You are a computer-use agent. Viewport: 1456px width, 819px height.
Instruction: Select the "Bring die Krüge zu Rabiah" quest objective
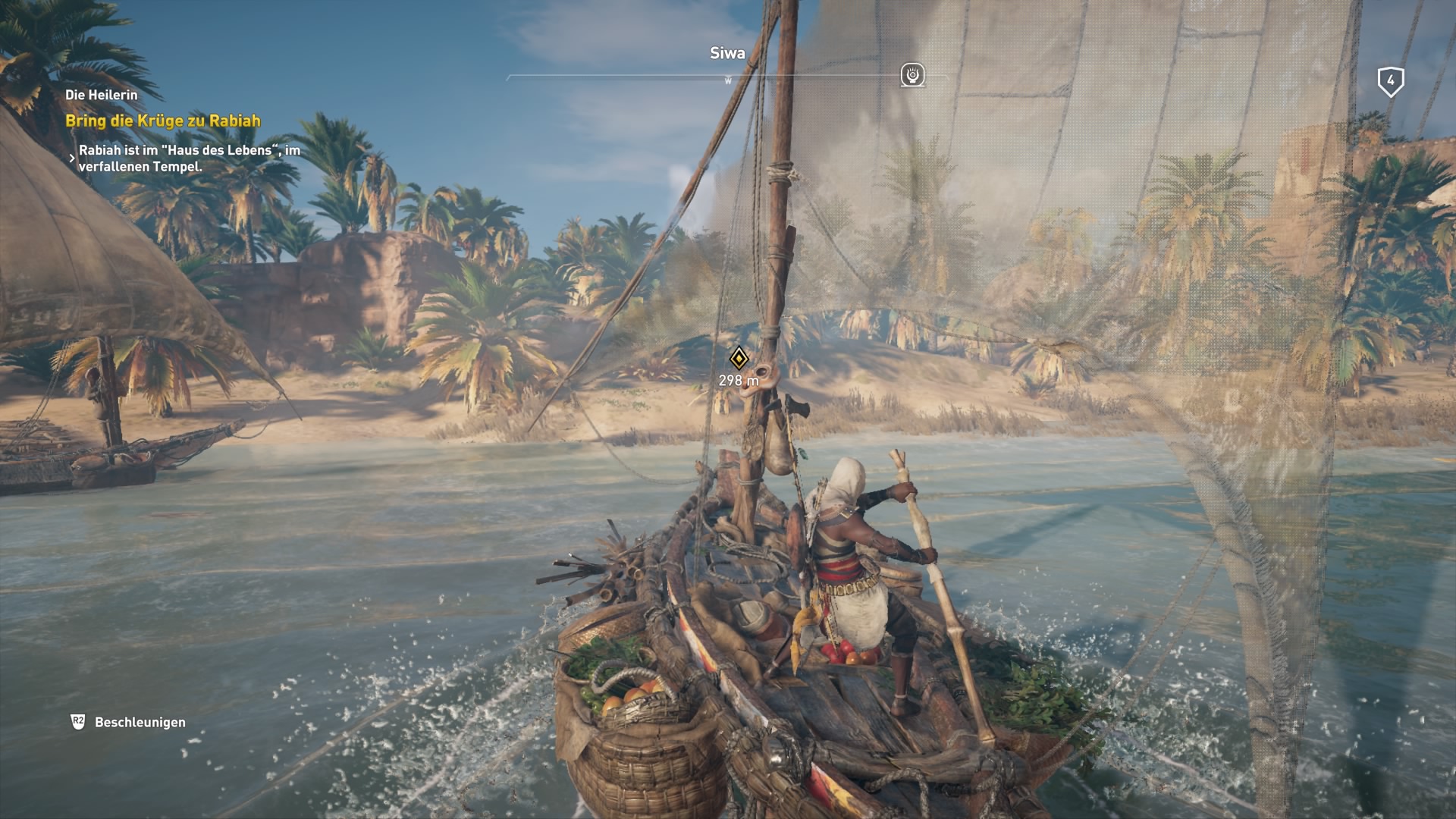click(x=162, y=121)
